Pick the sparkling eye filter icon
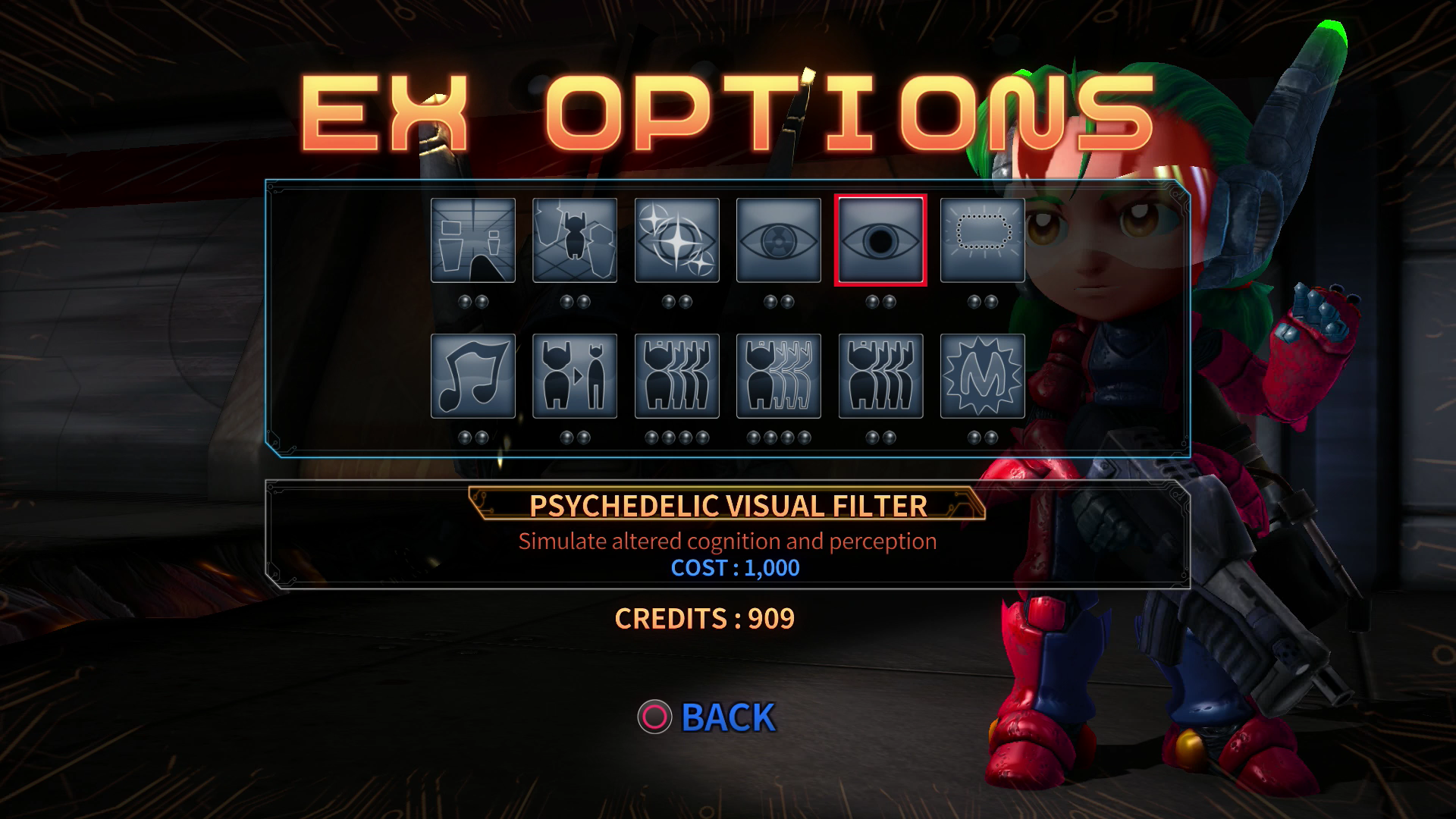1456x819 pixels. pyautogui.click(x=676, y=240)
